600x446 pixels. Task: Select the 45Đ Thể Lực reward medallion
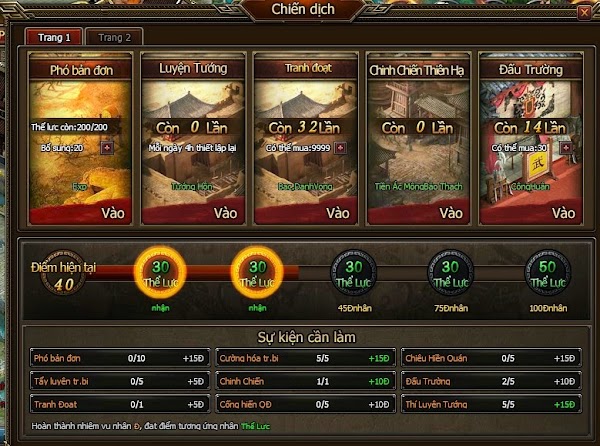coord(355,271)
